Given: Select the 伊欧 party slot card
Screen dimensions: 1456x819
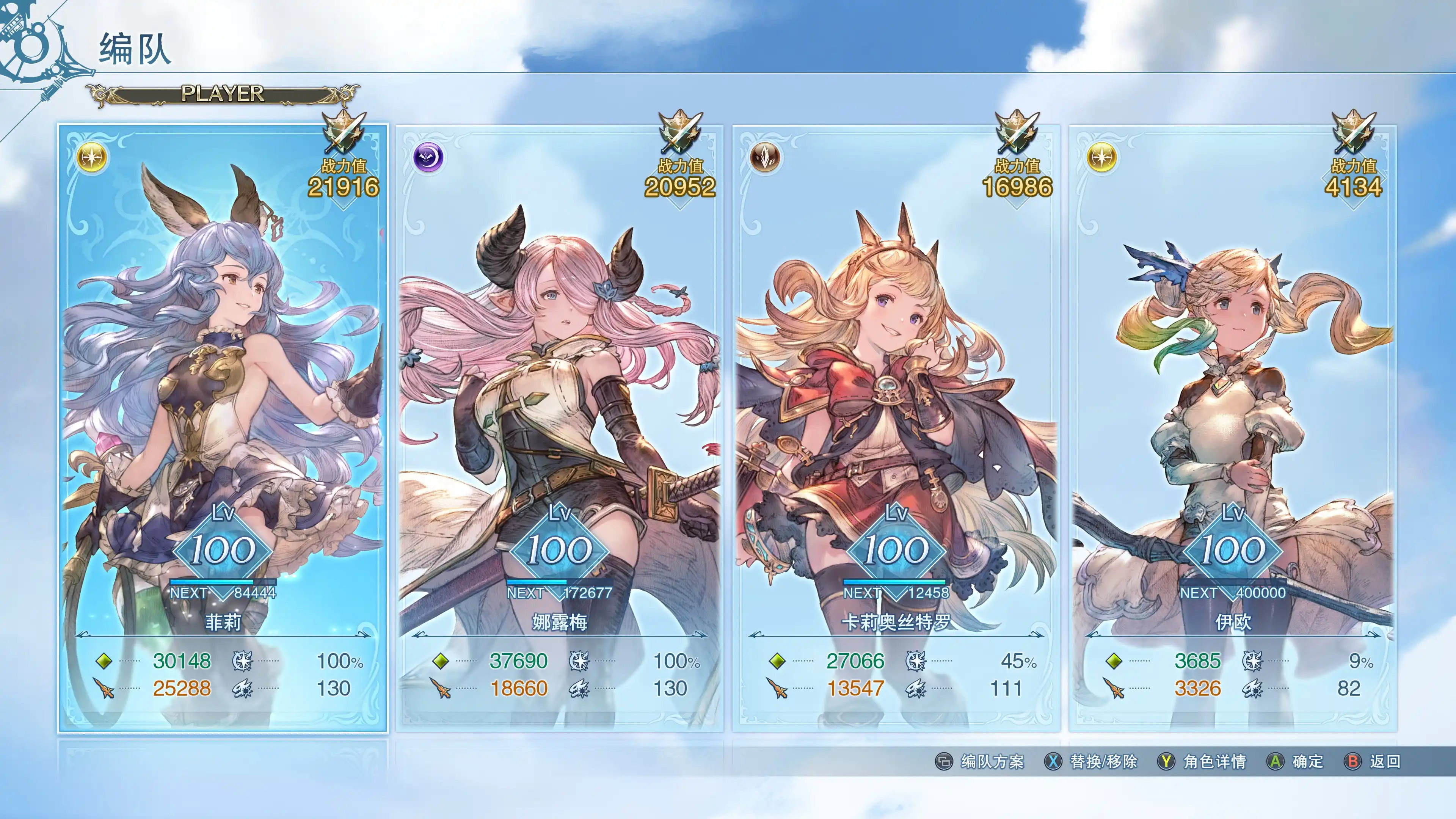Looking at the screenshot, I should pos(1233,428).
